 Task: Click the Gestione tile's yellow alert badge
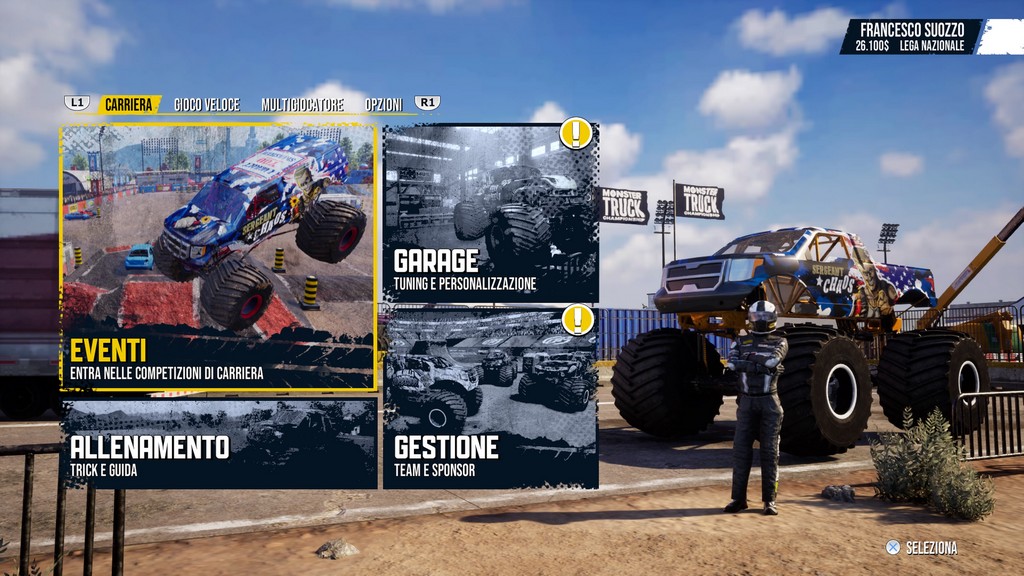tap(576, 320)
